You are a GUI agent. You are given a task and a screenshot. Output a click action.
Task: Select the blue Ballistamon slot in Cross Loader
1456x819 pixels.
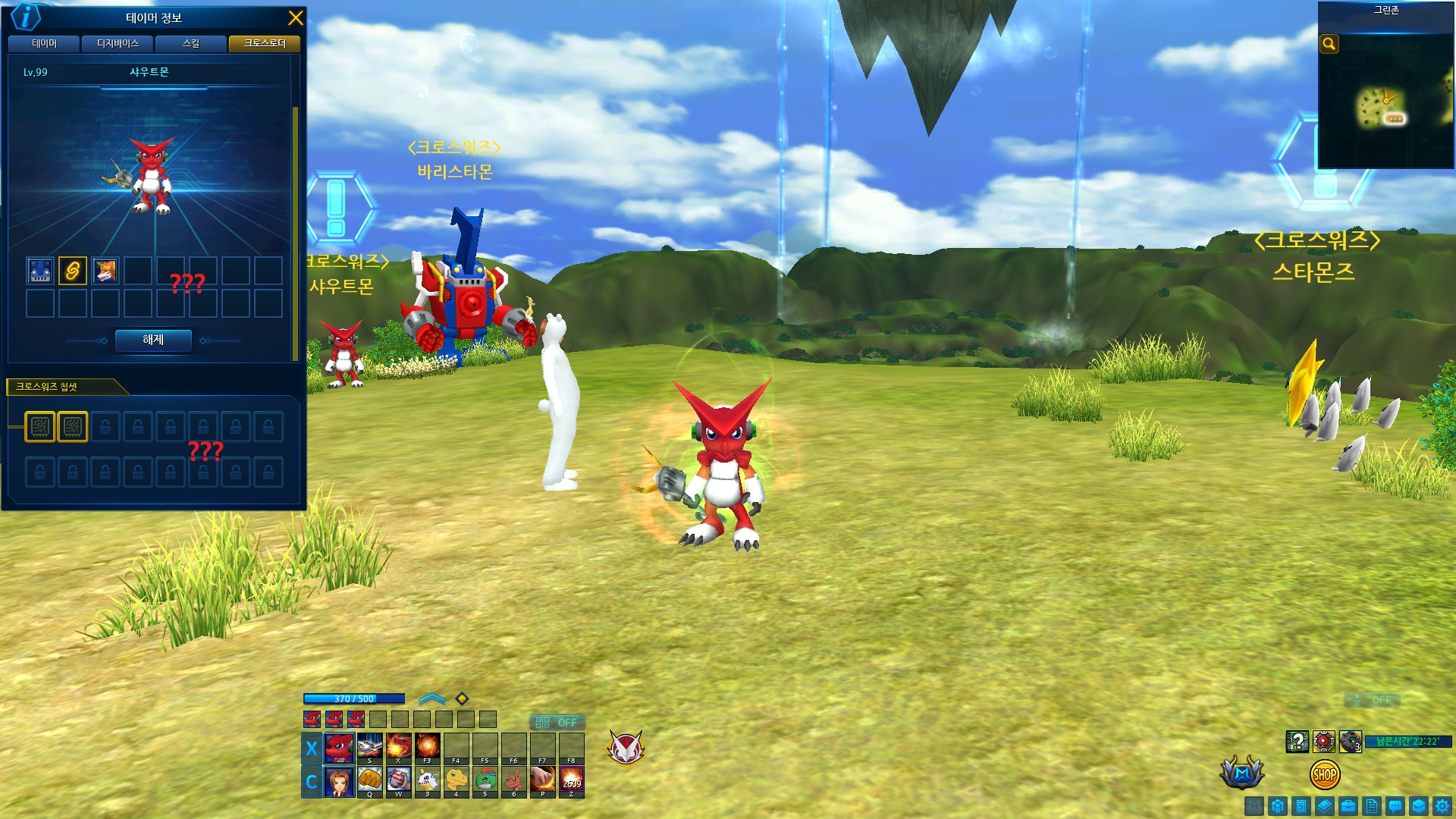tap(40, 271)
